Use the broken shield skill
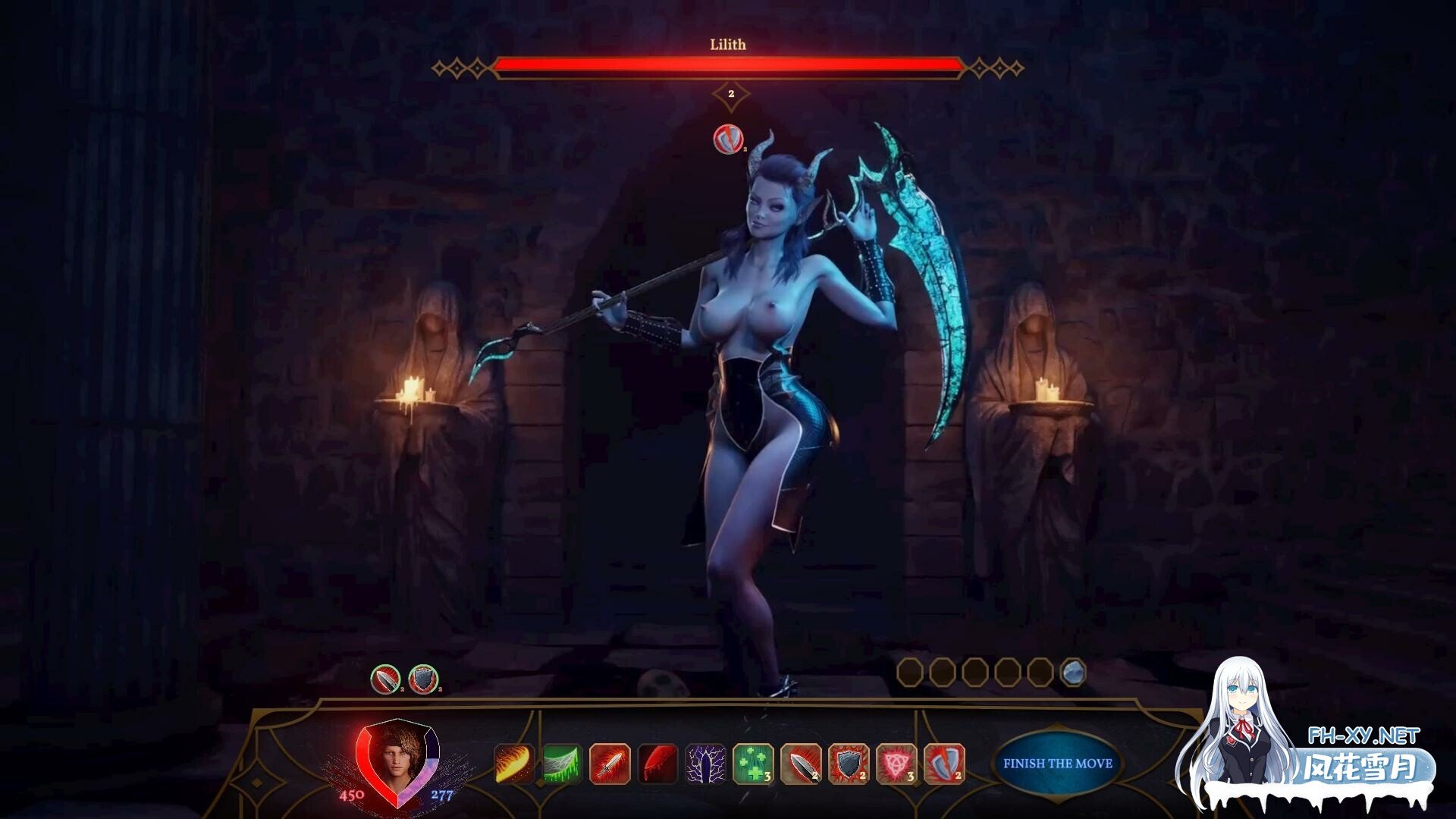Screen dimensions: 1456x819 (x=944, y=764)
